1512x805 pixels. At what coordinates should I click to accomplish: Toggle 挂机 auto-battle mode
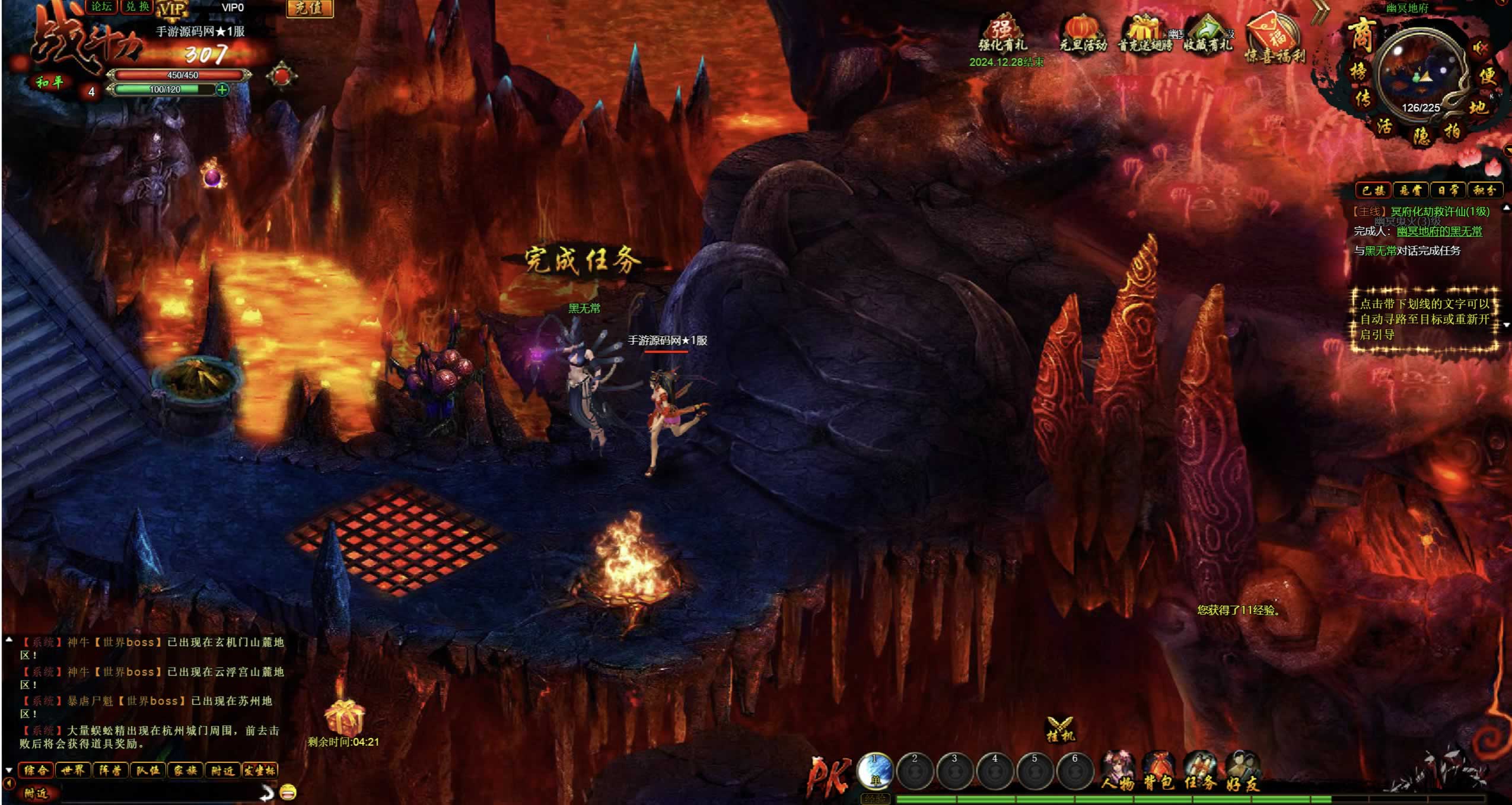click(x=1060, y=730)
